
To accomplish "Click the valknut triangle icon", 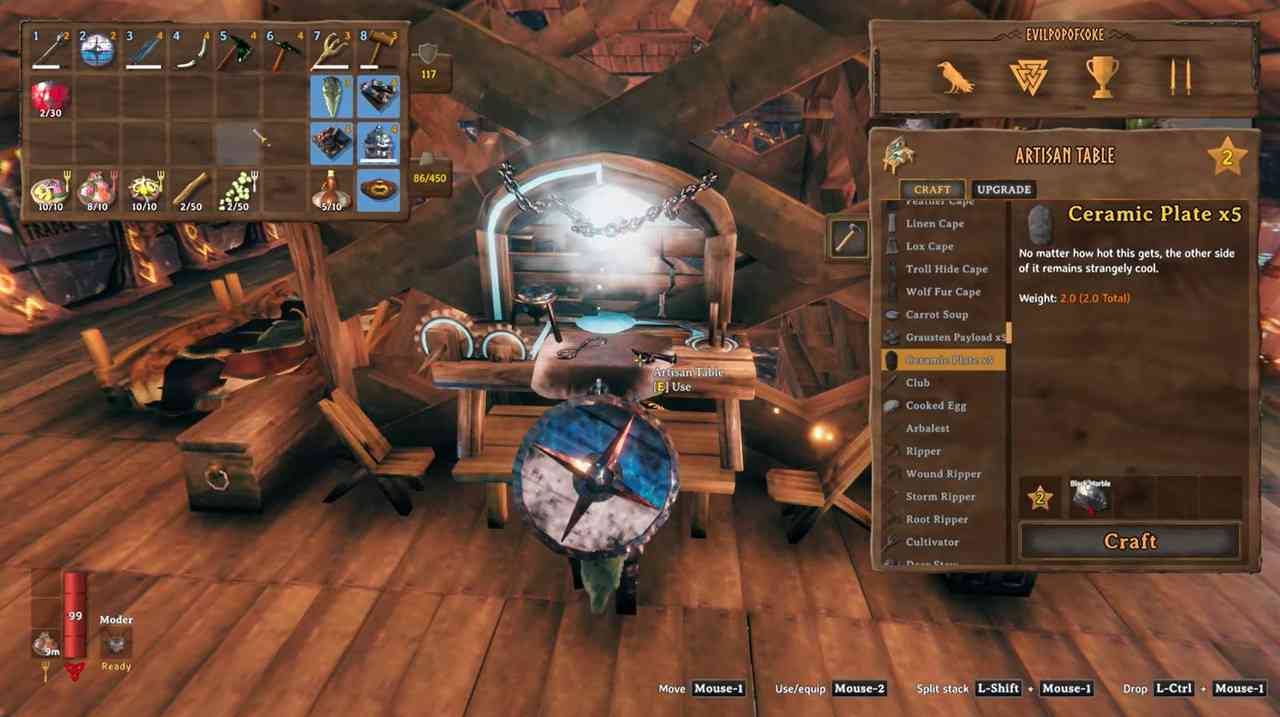I will [1028, 77].
